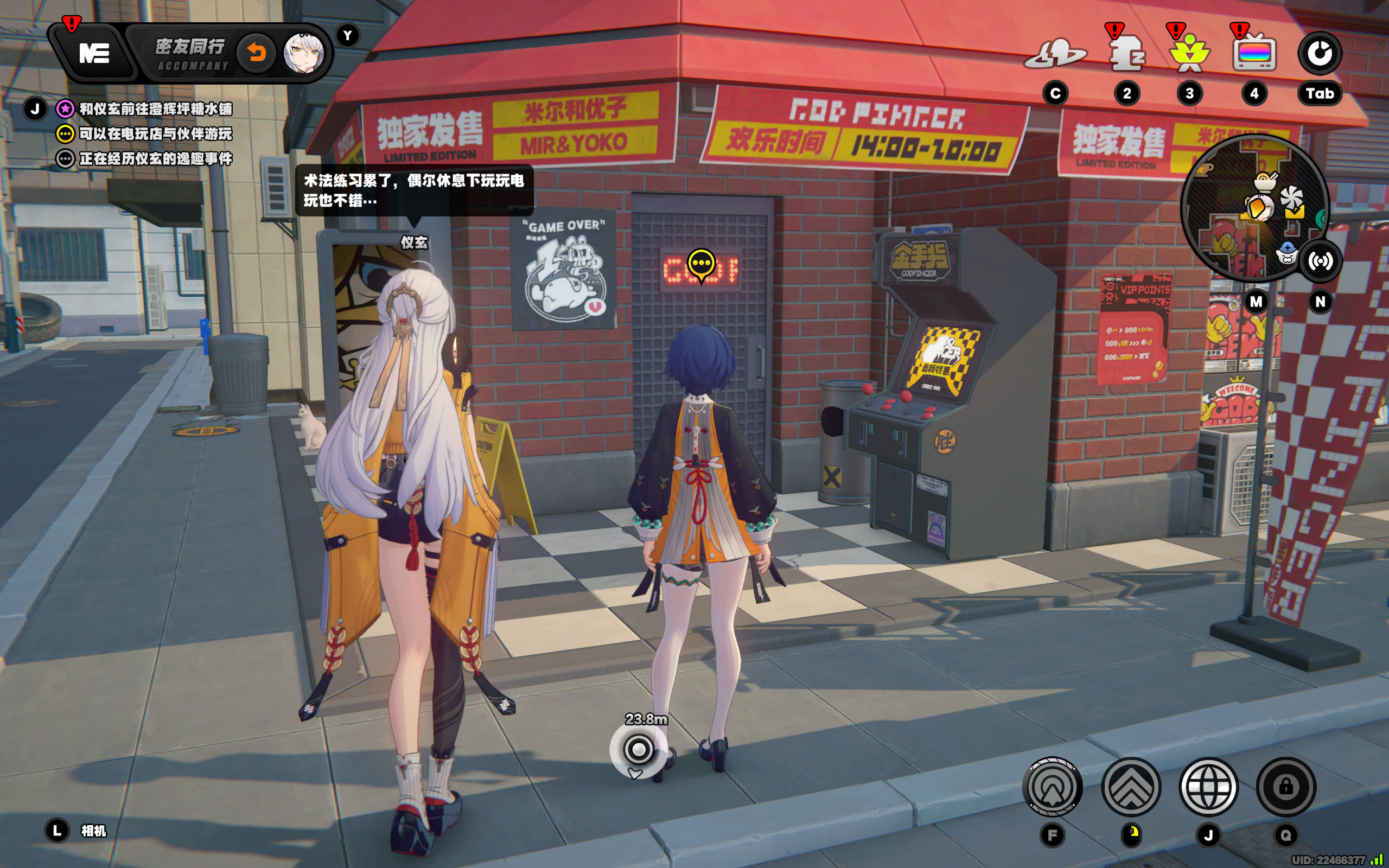Open the circular Tab menu button
1389x868 pixels.
[1319, 53]
